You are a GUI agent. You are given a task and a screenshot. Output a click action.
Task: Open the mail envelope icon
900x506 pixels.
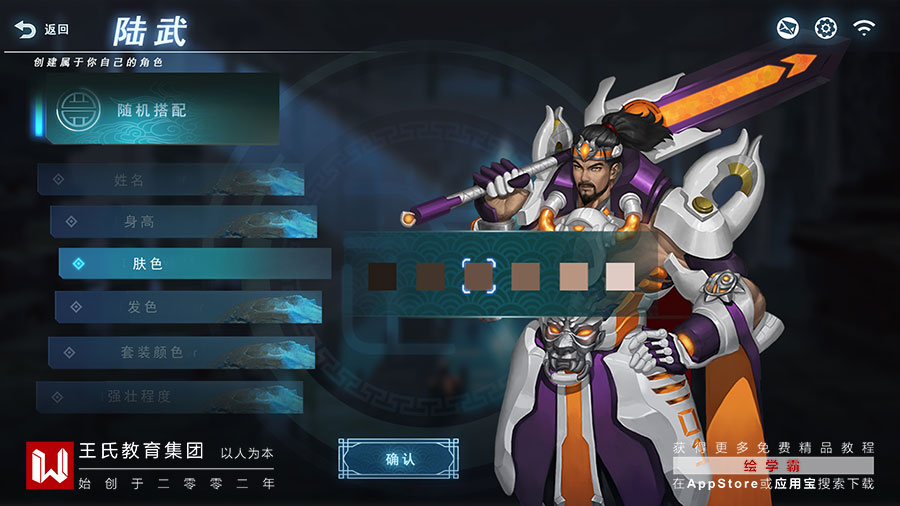point(788,28)
